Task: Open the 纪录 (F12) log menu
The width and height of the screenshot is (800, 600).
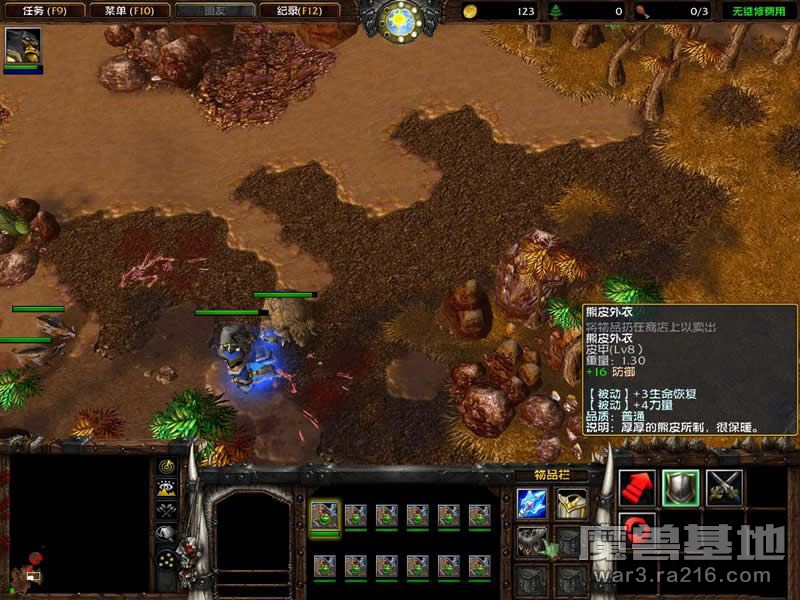Action: click(292, 11)
